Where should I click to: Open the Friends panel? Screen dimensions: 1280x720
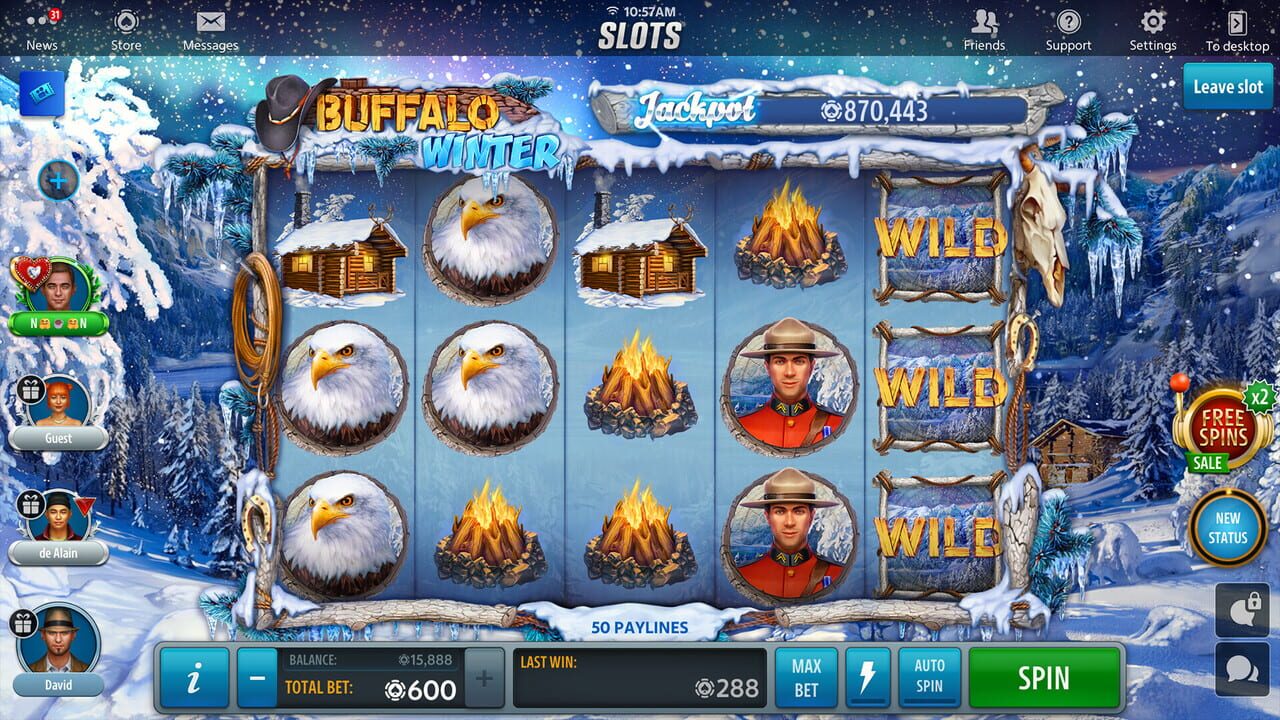(x=985, y=27)
